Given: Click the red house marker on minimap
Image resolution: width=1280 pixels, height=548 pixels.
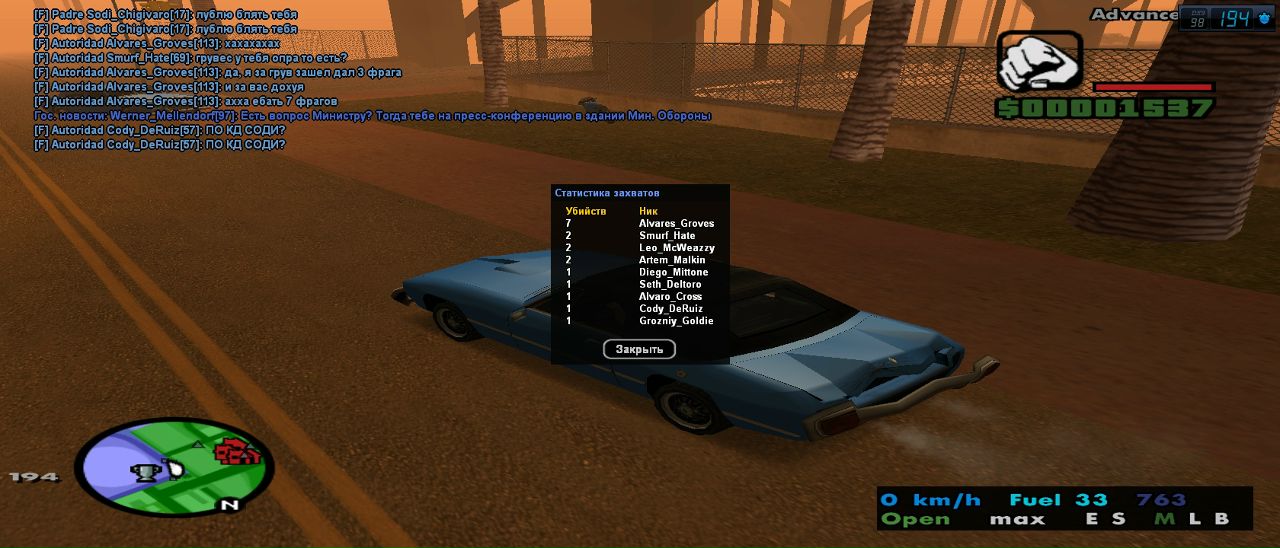Looking at the screenshot, I should 237,453.
